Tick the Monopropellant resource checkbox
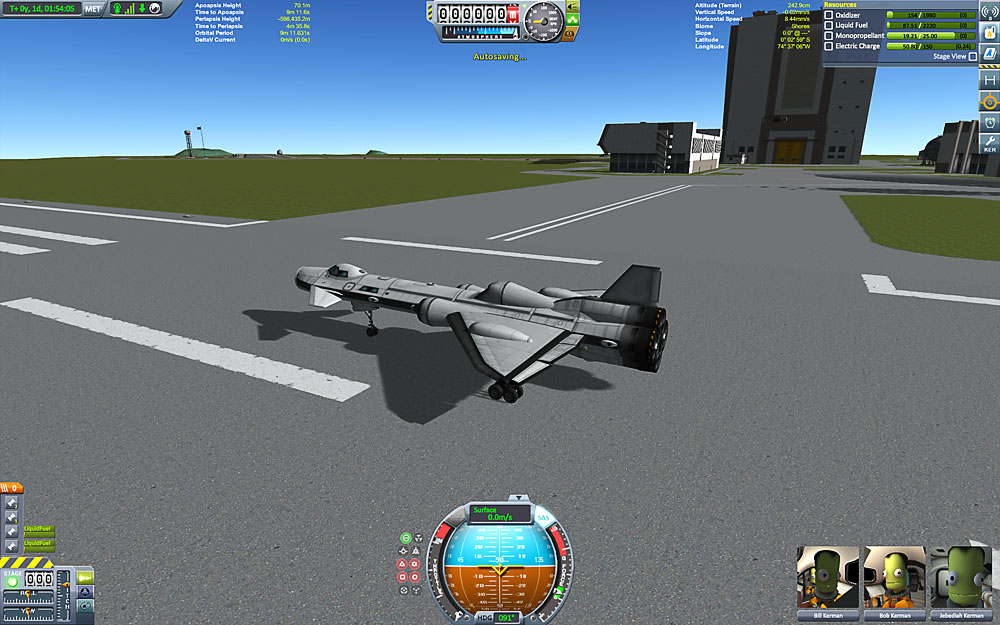 (828, 35)
